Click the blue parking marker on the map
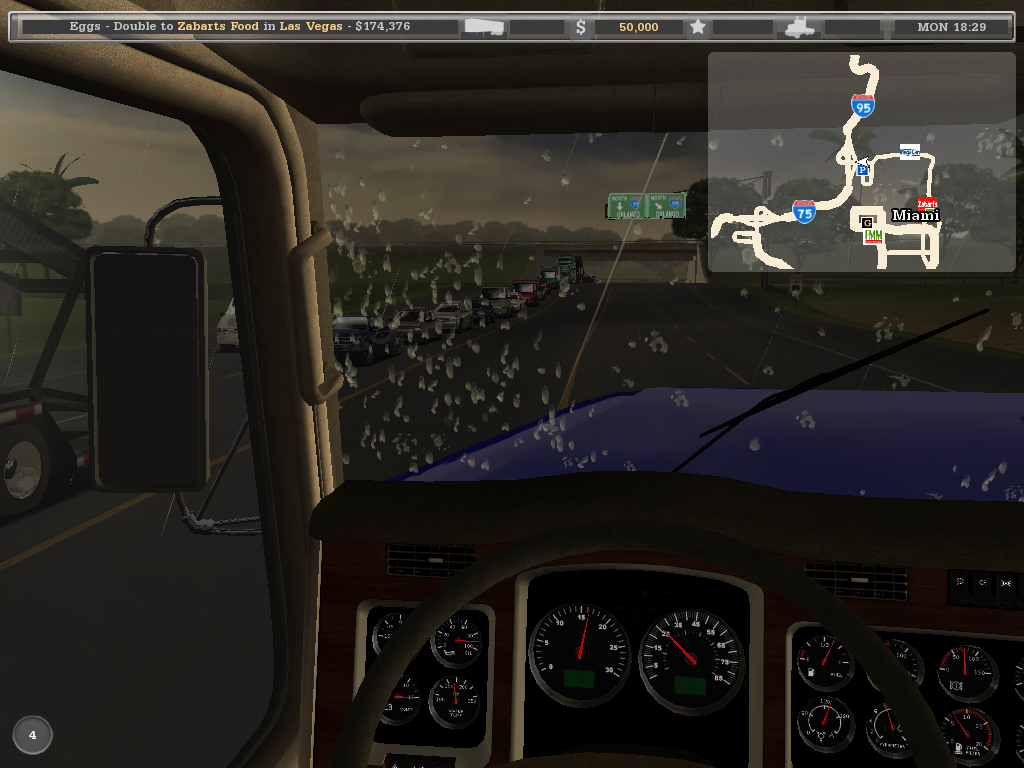 coord(862,170)
